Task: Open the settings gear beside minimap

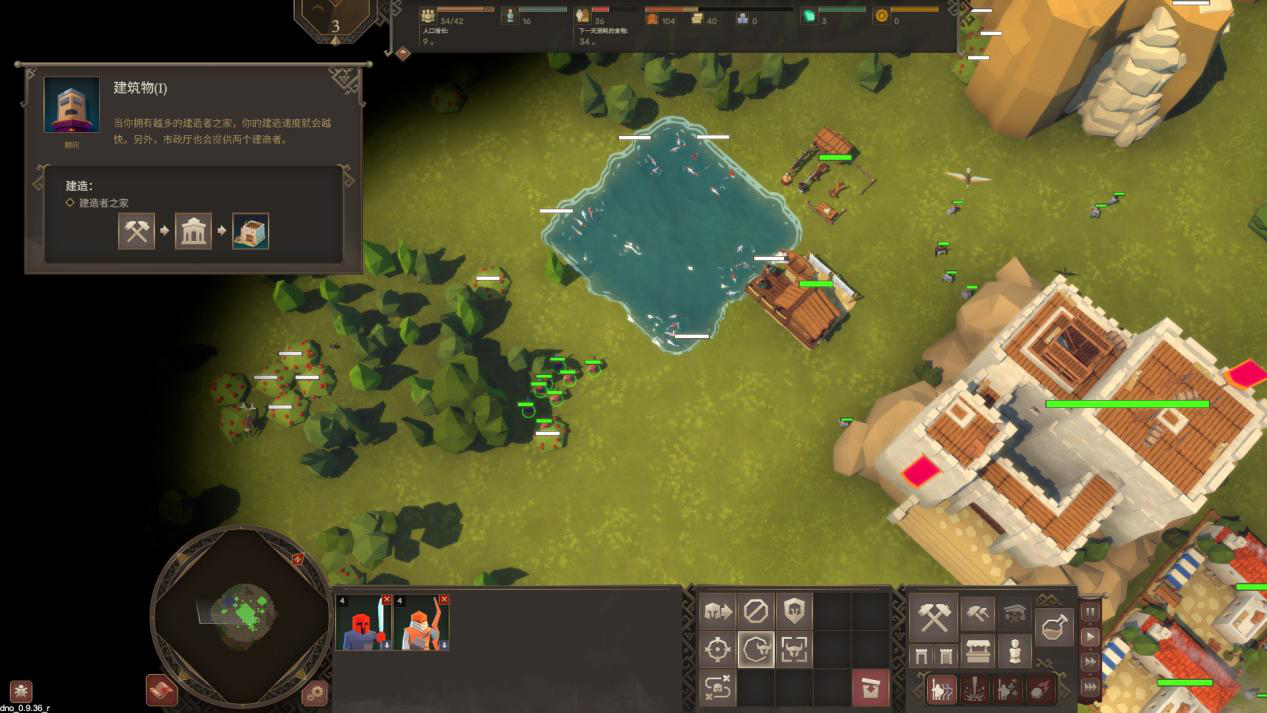Action: point(314,692)
